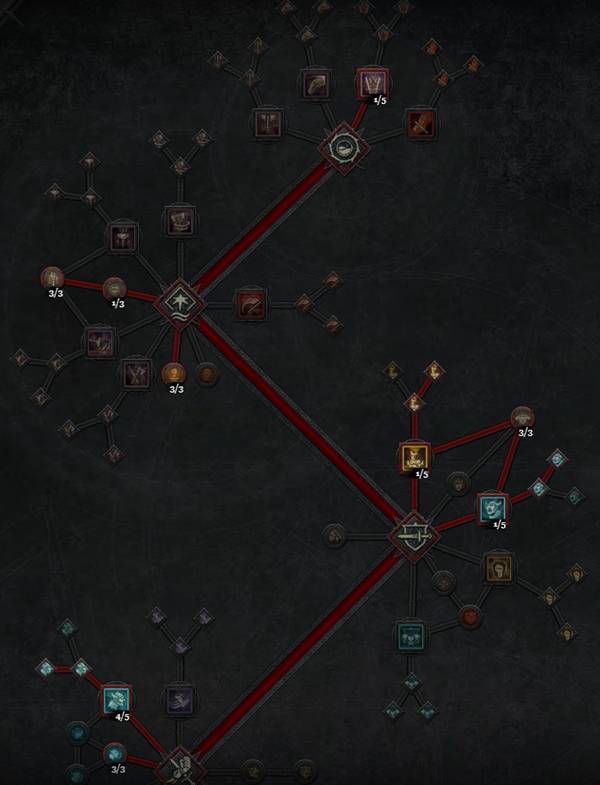Pick the orange 3/3 passive beneath the arrow hub
This screenshot has width=600, height=785.
(174, 374)
